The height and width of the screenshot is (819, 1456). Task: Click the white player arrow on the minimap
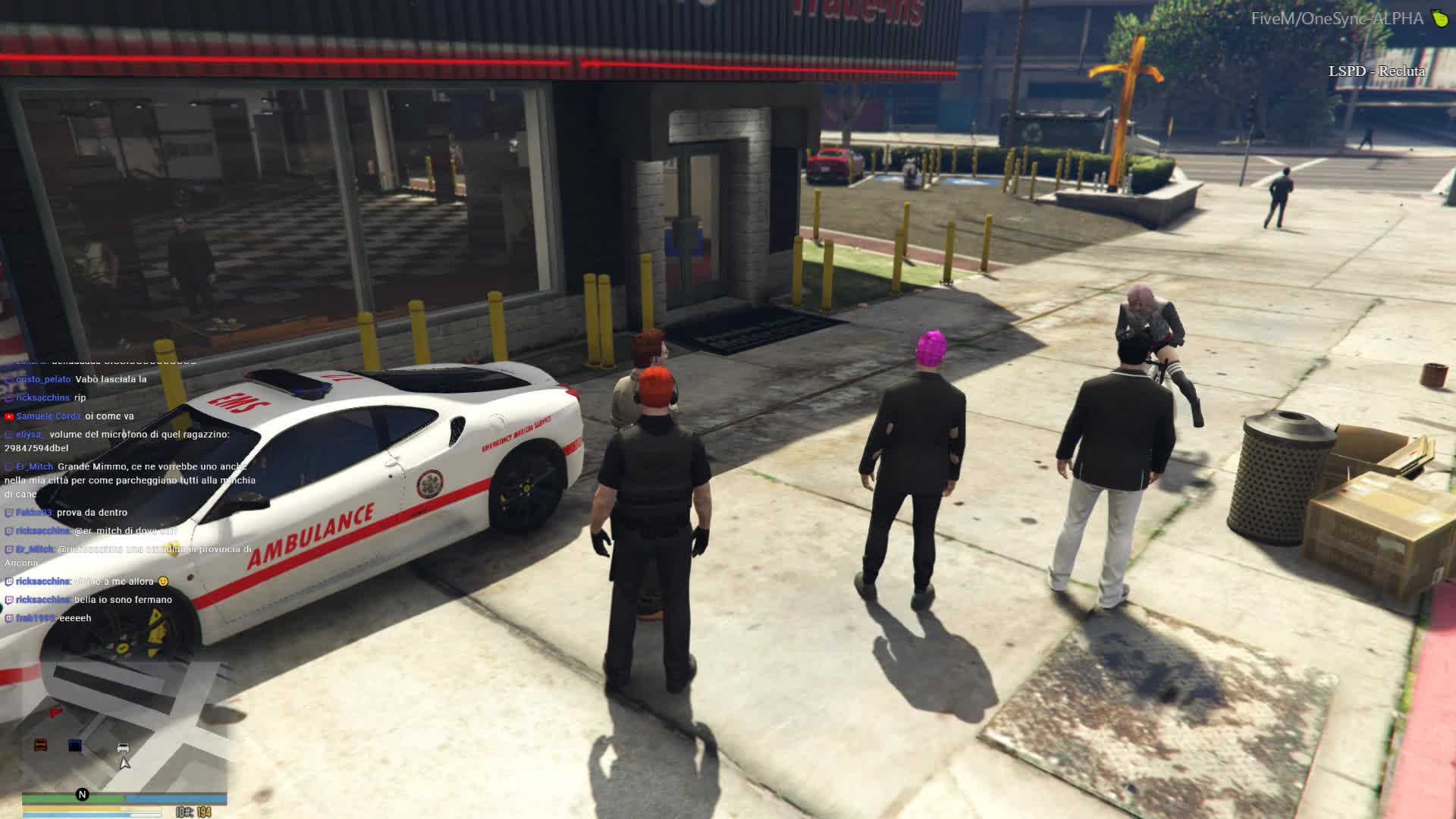(x=124, y=763)
